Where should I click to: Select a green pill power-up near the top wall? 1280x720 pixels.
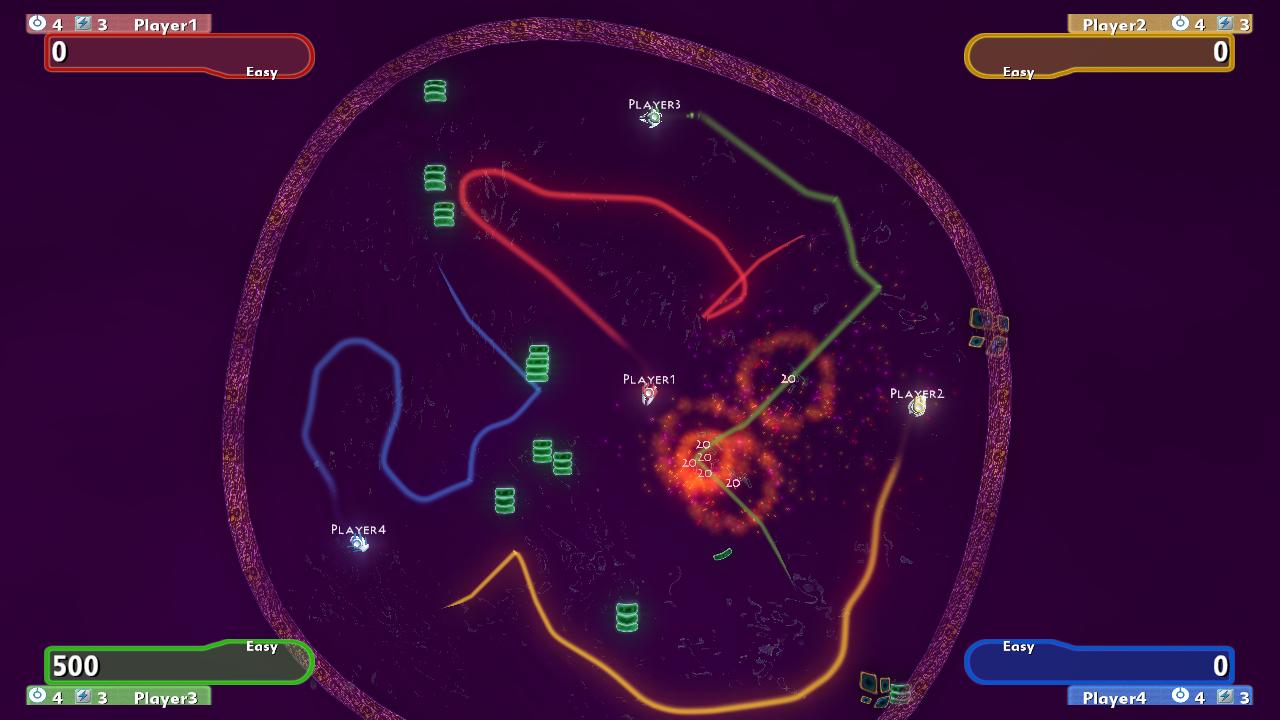434,92
